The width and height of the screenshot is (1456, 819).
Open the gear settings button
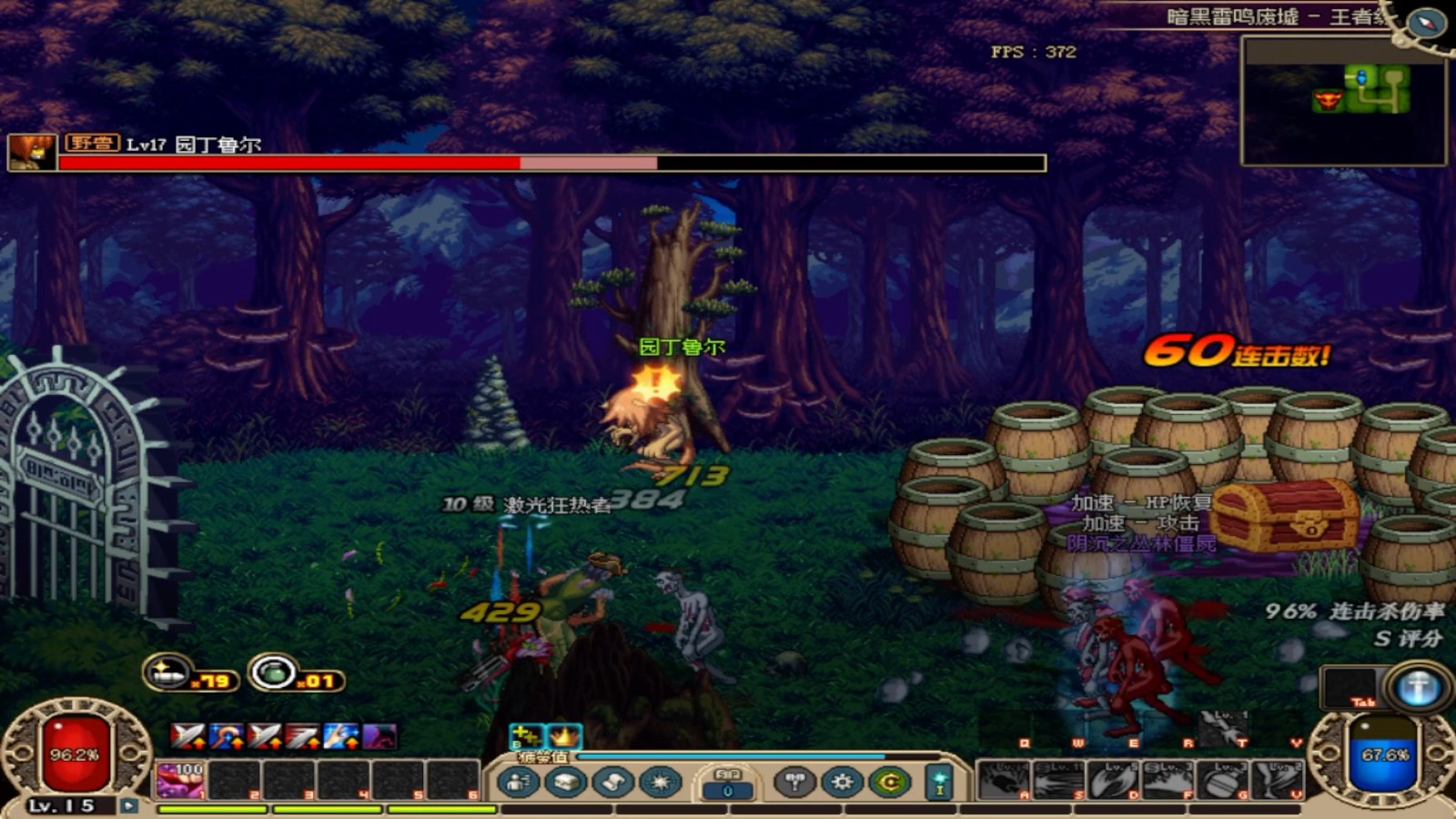point(842,782)
